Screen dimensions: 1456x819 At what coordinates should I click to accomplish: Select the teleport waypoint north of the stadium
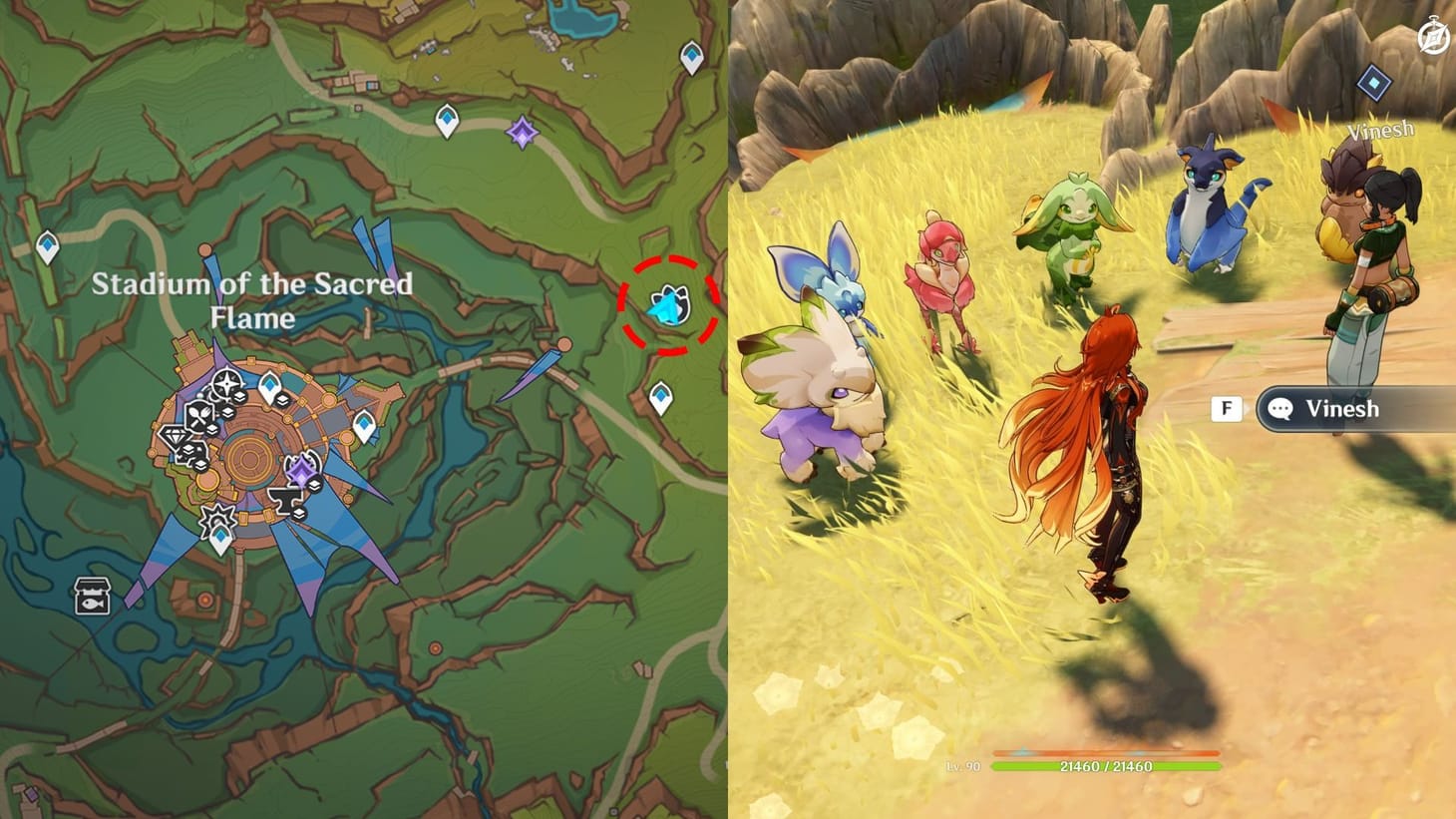point(446,122)
